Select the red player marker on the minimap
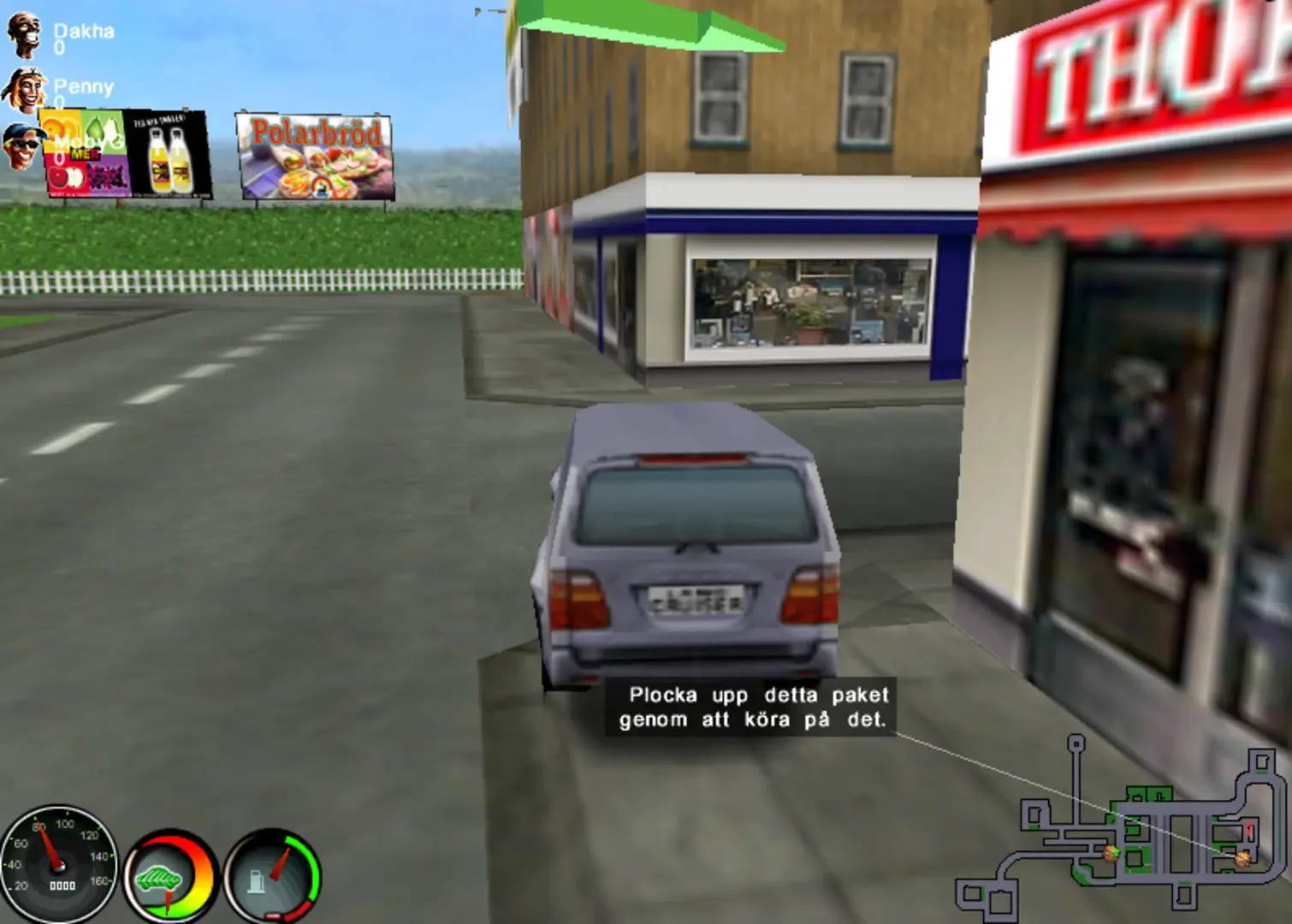The image size is (1292, 924). 1249,829
